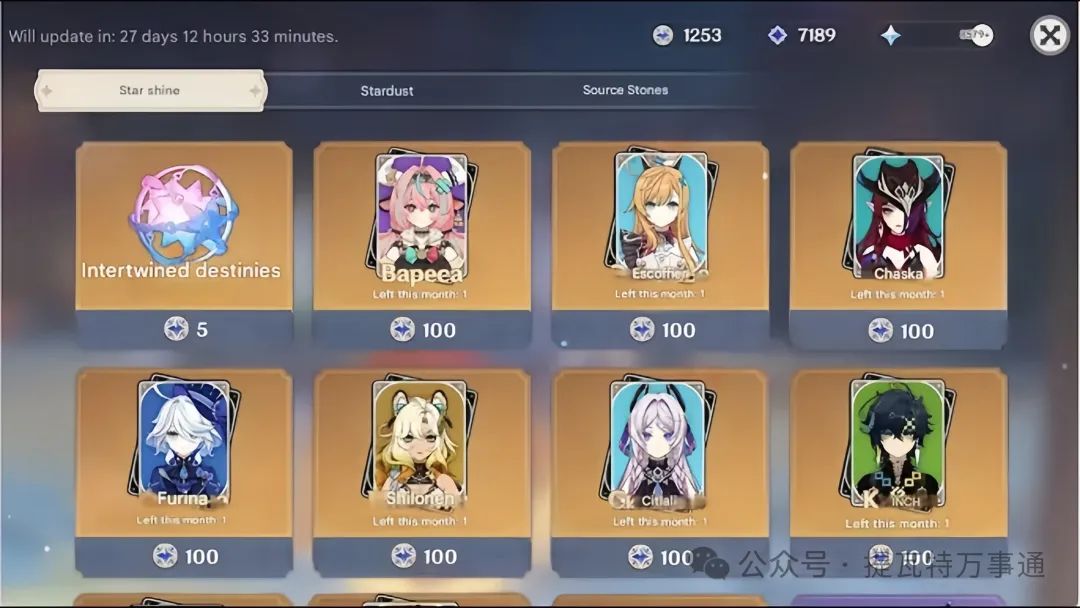Select the Citlali character card
The height and width of the screenshot is (608, 1080).
(660, 452)
